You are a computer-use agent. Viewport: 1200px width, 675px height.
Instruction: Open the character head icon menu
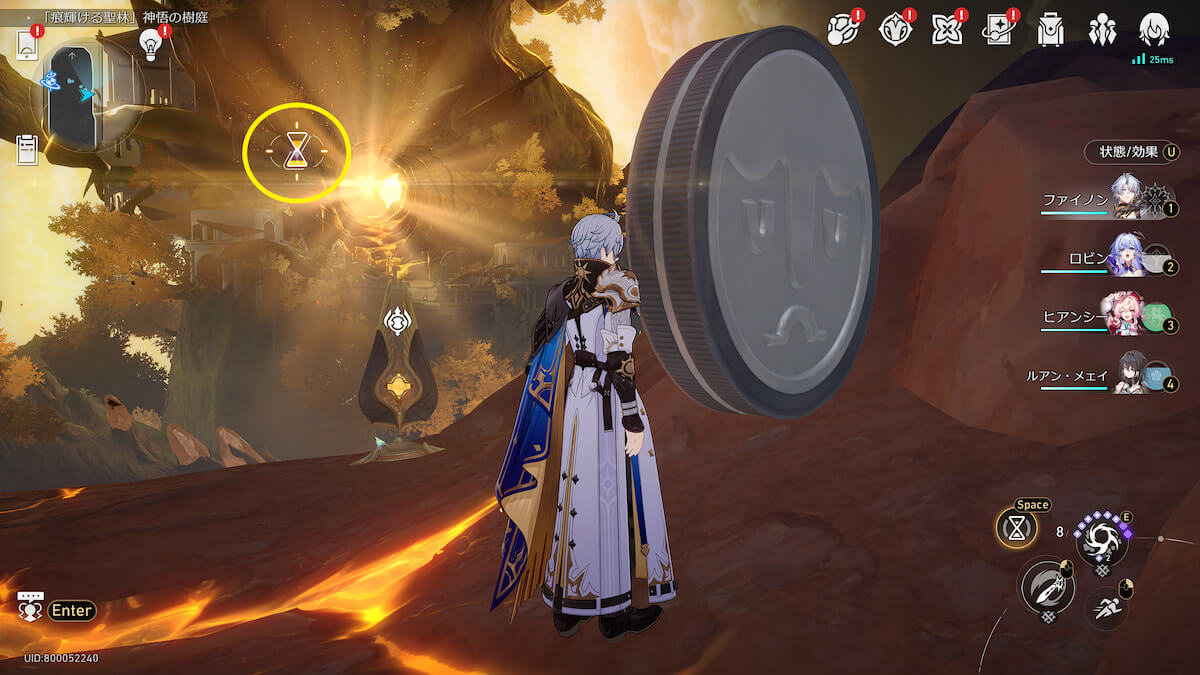click(1154, 31)
